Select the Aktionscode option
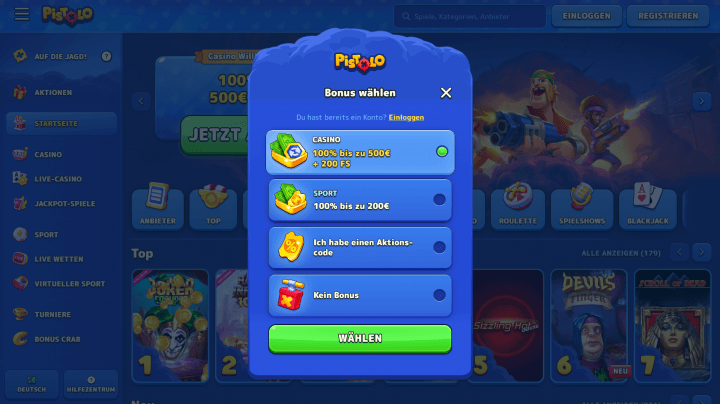 (x=360, y=247)
